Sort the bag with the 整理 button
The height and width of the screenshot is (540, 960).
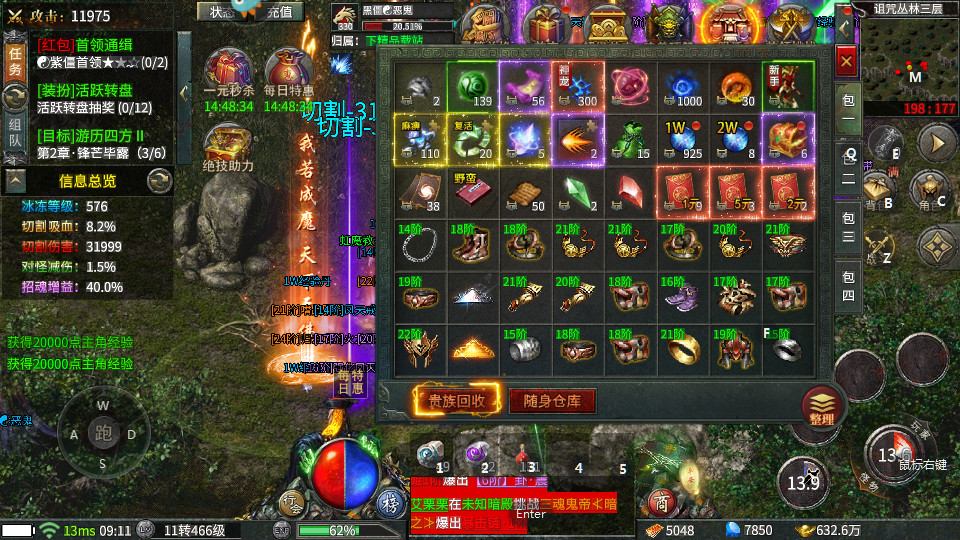[x=822, y=407]
